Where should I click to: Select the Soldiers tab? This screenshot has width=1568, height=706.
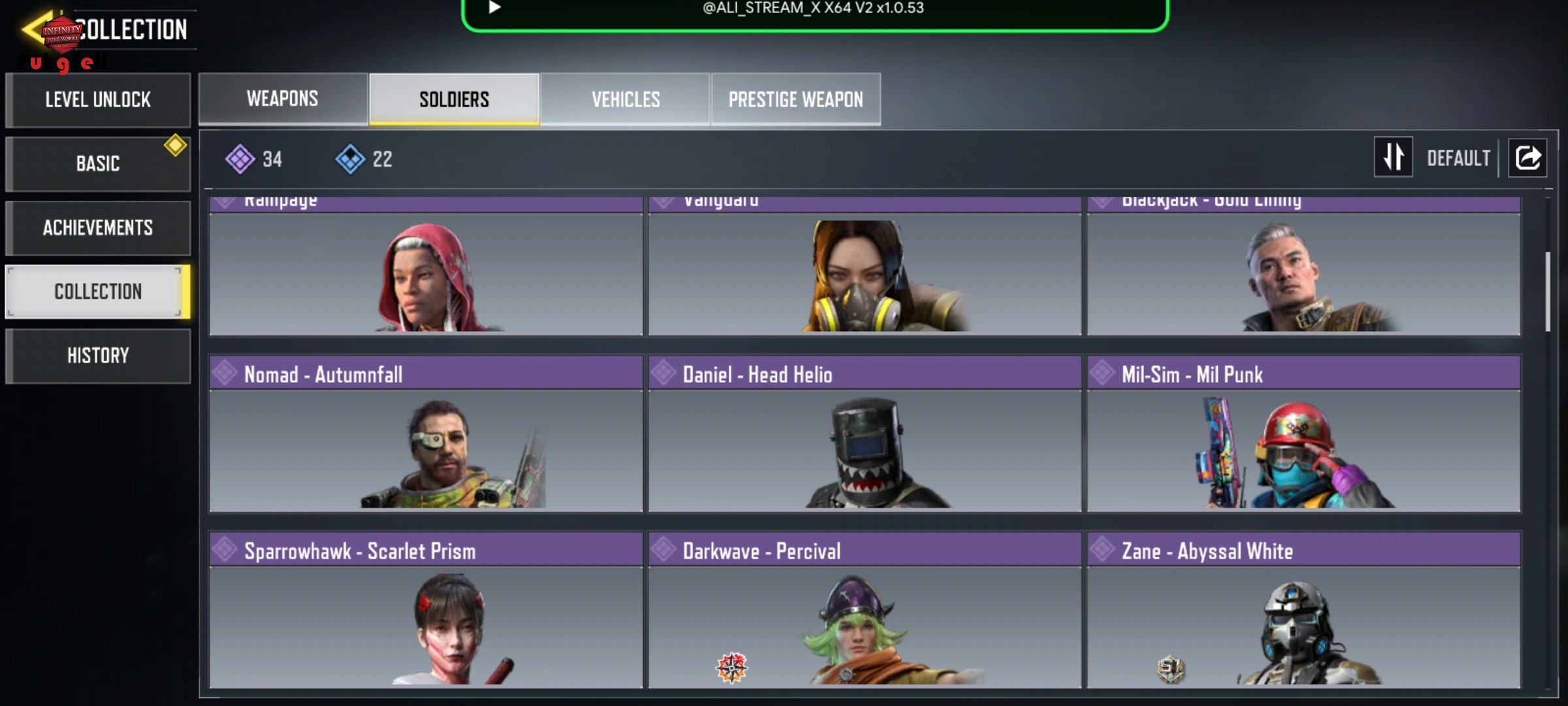454,99
